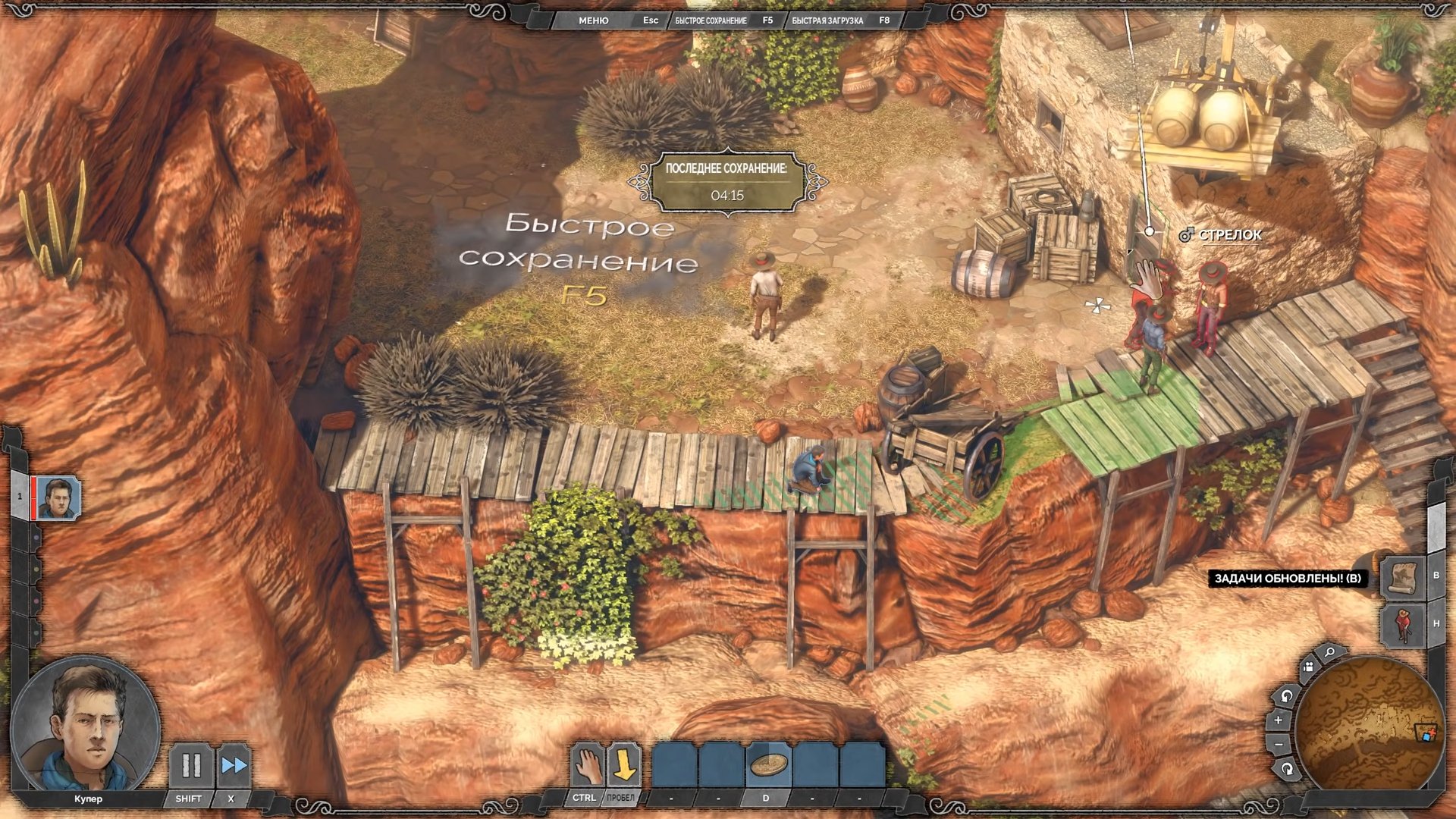
Task: Select the hand interaction ability
Action: (586, 766)
